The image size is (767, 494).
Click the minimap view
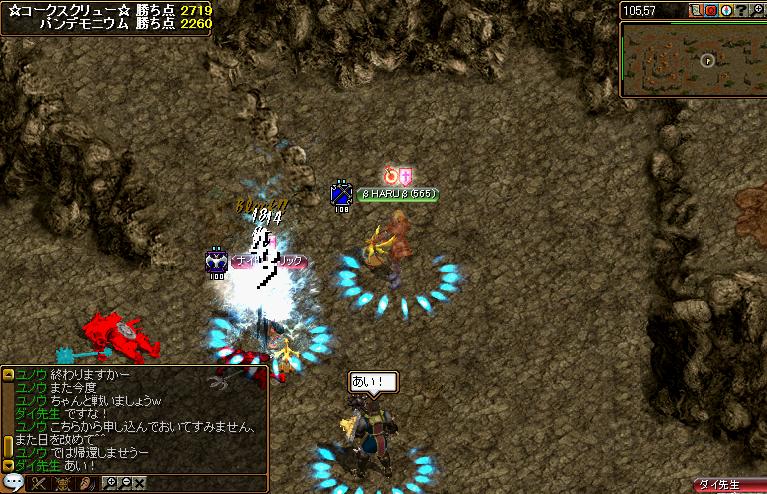(692, 59)
